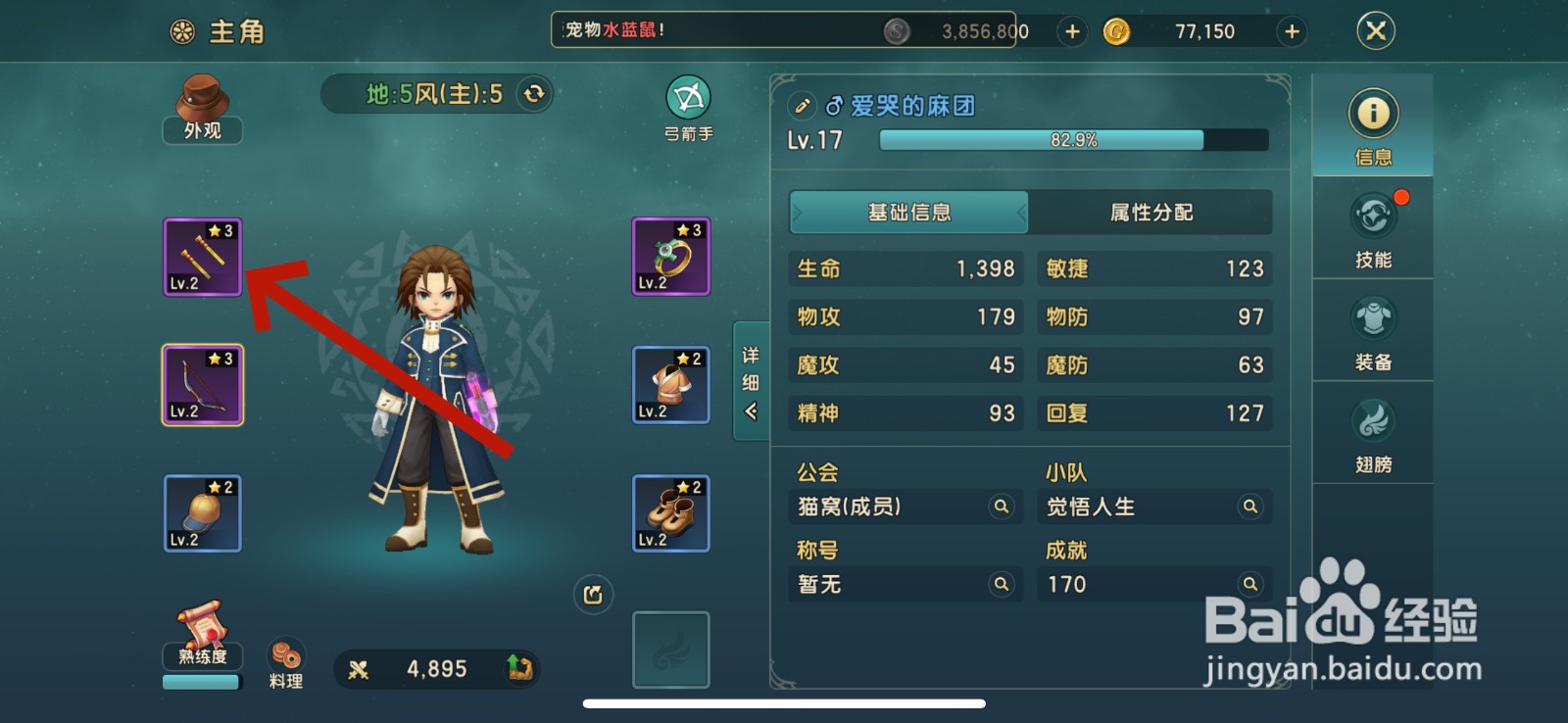Click the pencil icon to edit character name
Viewport: 1568px width, 723px height.
point(804,105)
